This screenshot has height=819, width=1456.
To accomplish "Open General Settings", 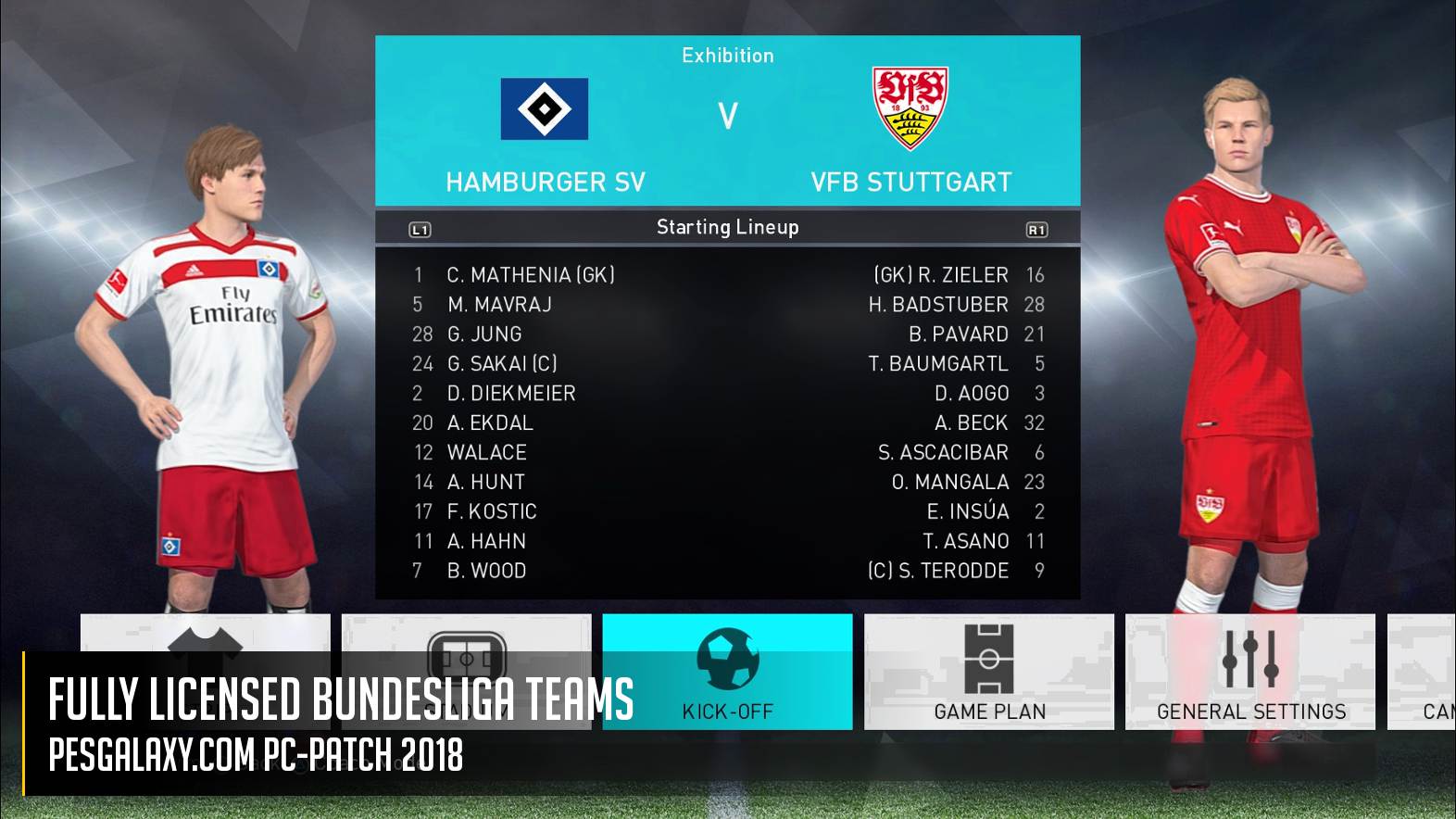I will tap(1249, 672).
